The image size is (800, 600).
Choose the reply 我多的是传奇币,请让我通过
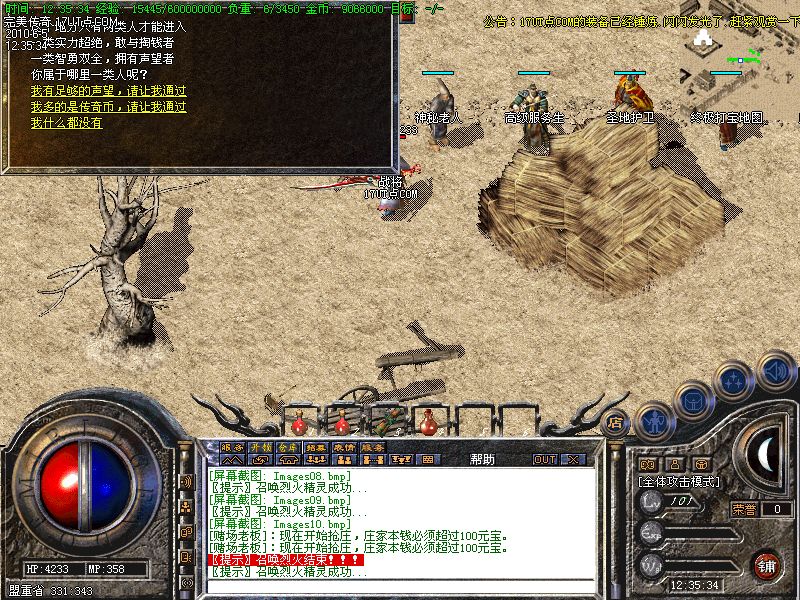click(108, 107)
